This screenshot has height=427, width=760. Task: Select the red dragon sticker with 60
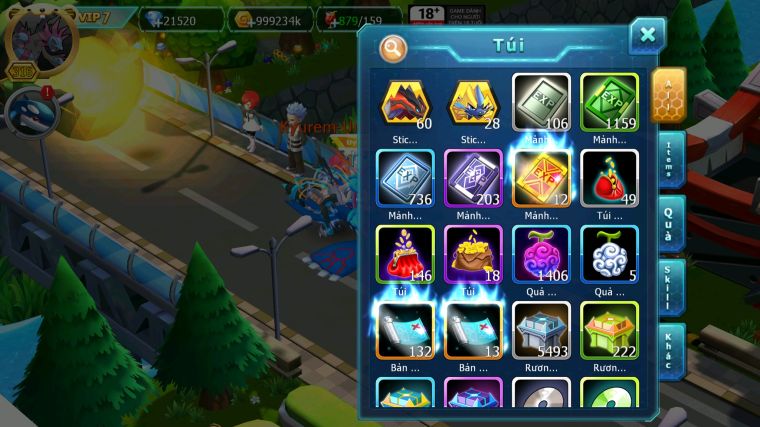tap(405, 102)
